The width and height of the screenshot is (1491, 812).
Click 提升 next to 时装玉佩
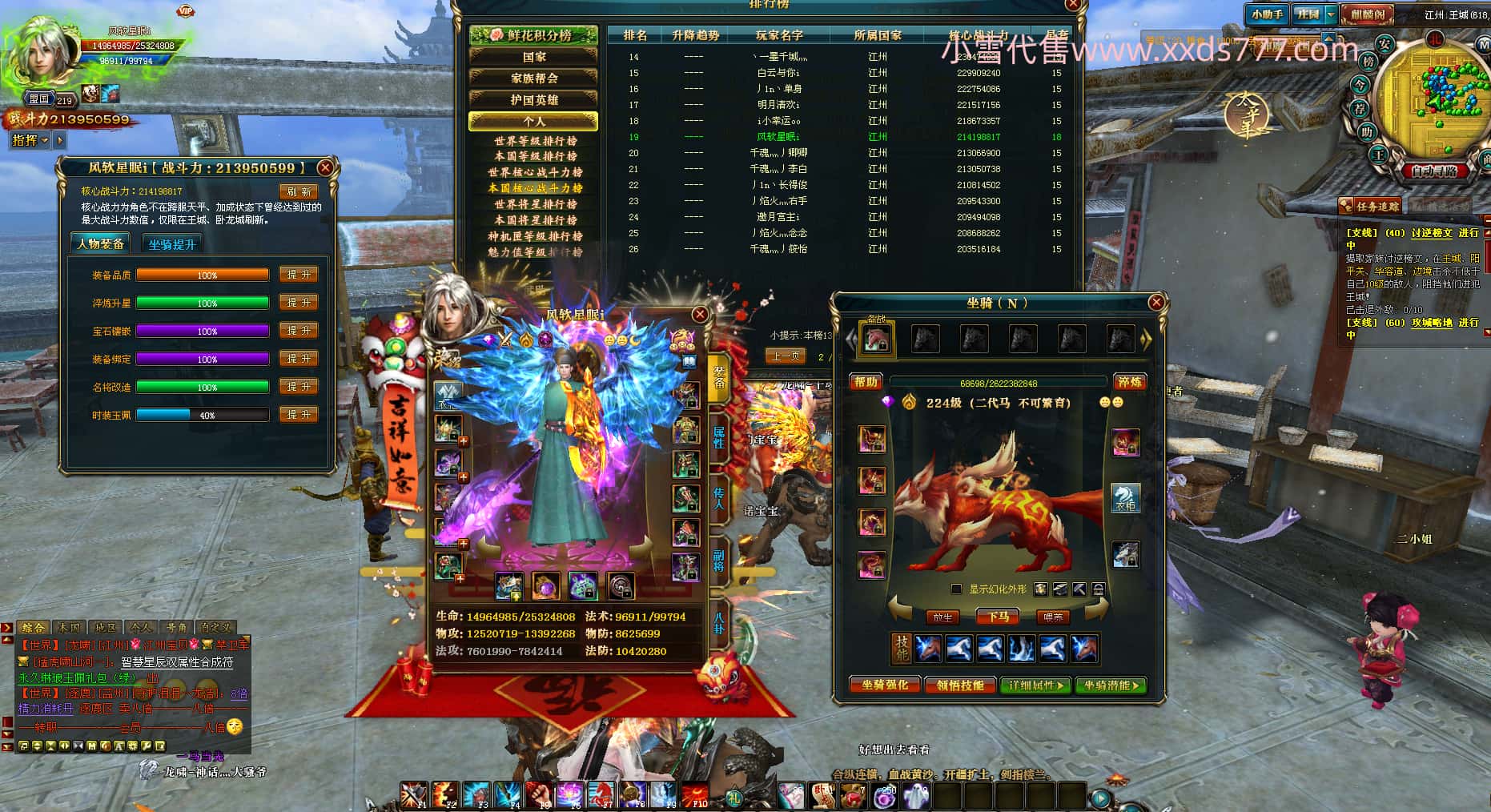(299, 415)
